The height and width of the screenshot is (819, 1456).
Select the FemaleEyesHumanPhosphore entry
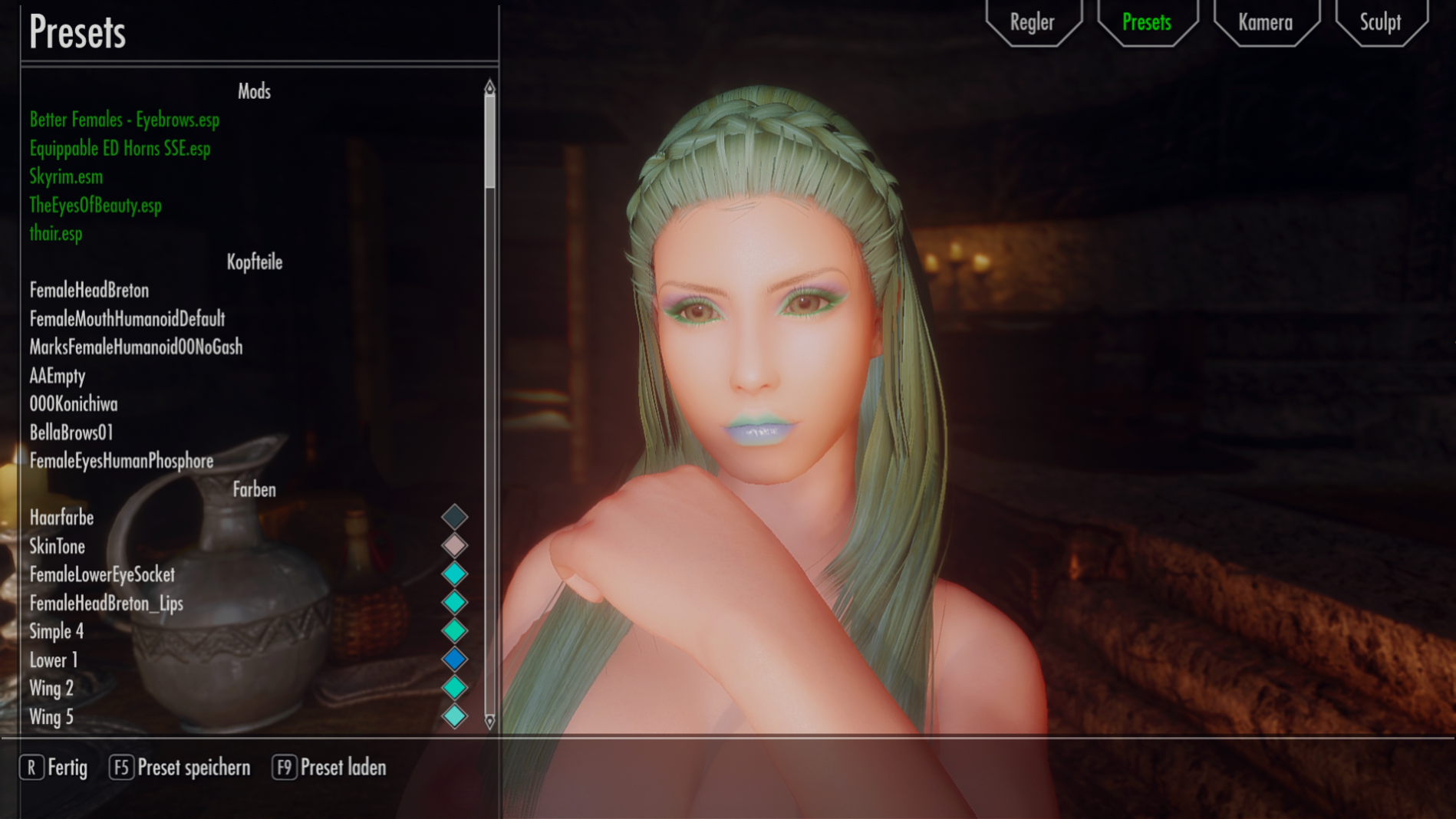click(x=121, y=461)
